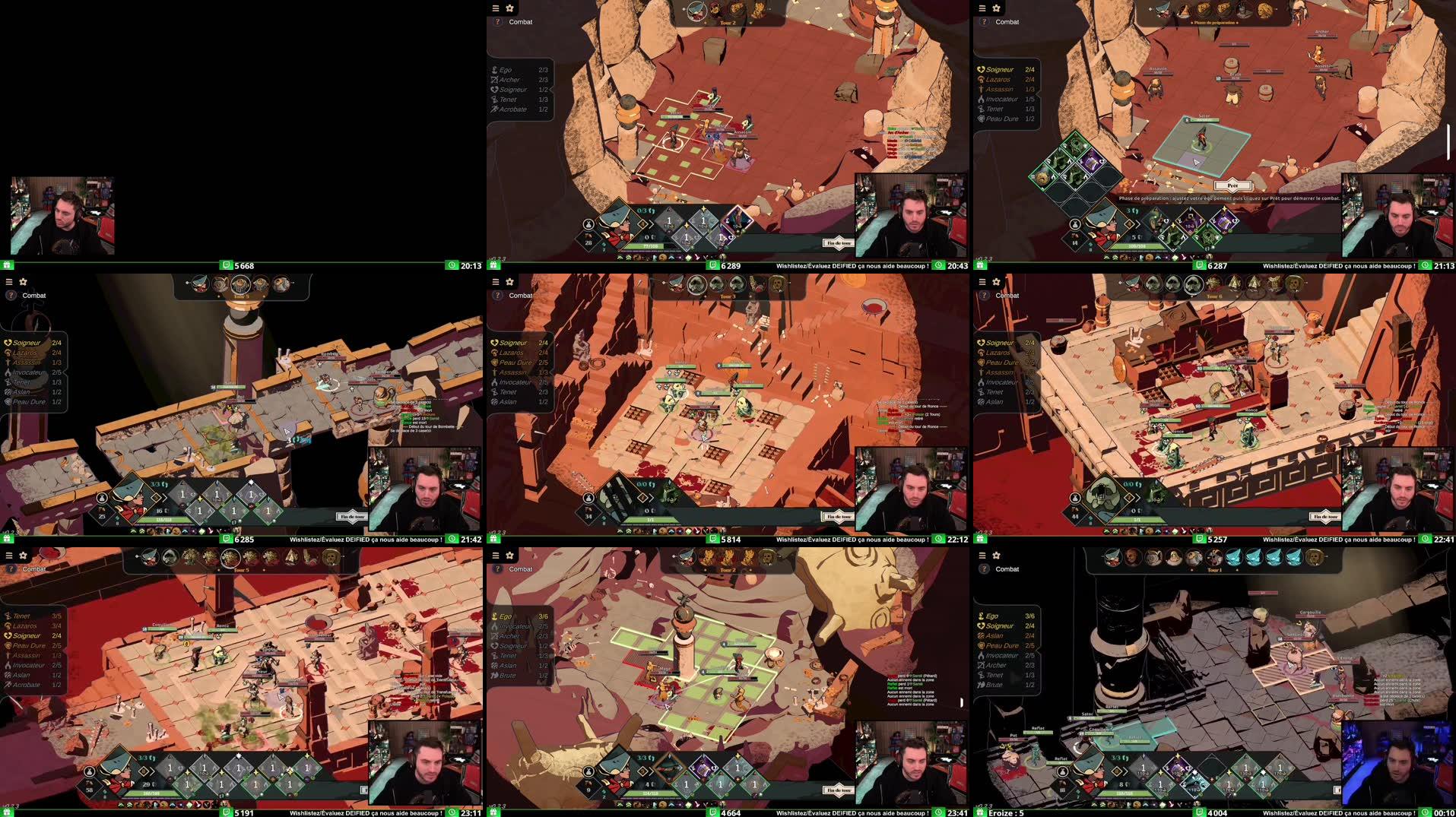This screenshot has height=817, width=1456.
Task: Click the 'Prêt' button to start combat
Action: [x=1232, y=186]
